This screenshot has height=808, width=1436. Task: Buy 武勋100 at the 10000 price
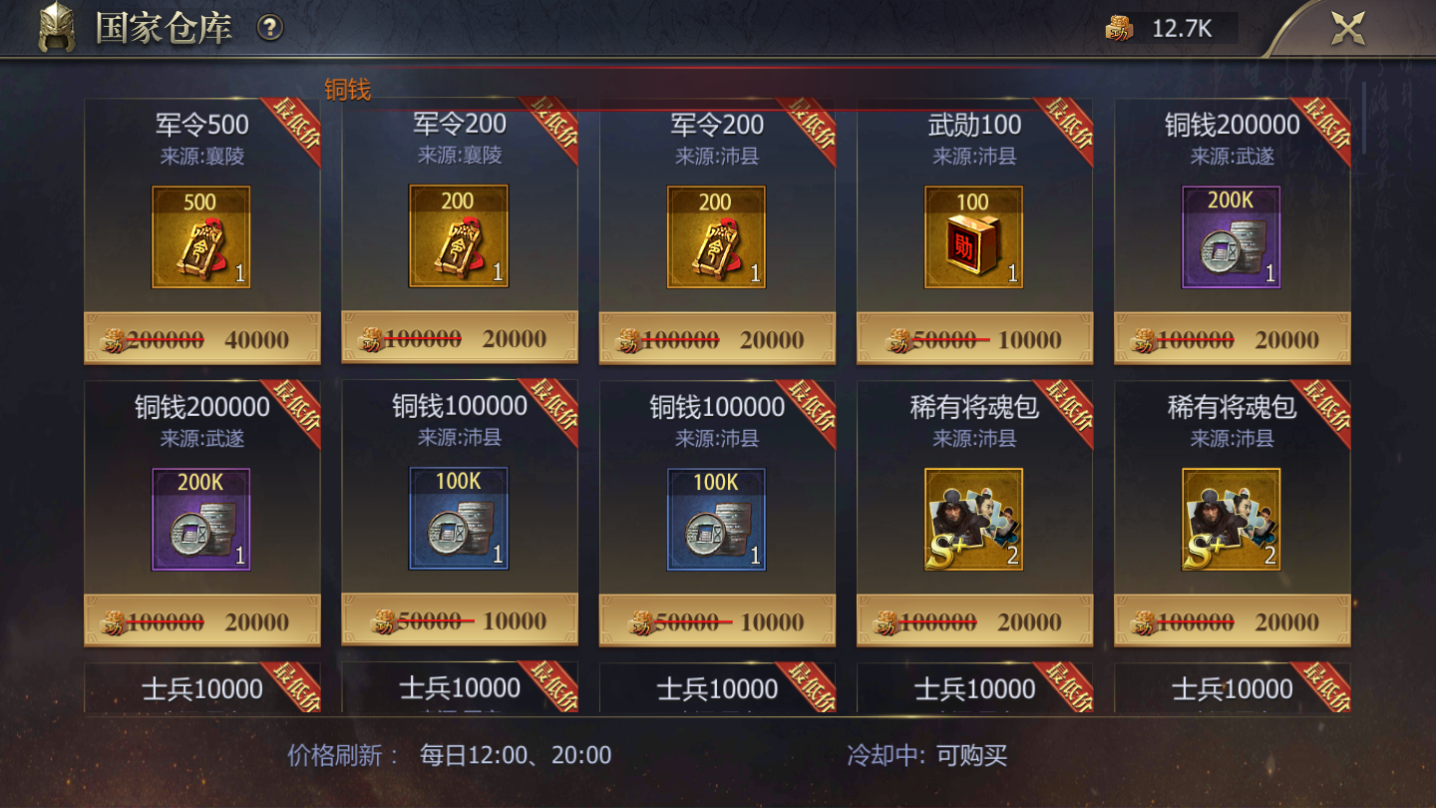click(x=973, y=338)
